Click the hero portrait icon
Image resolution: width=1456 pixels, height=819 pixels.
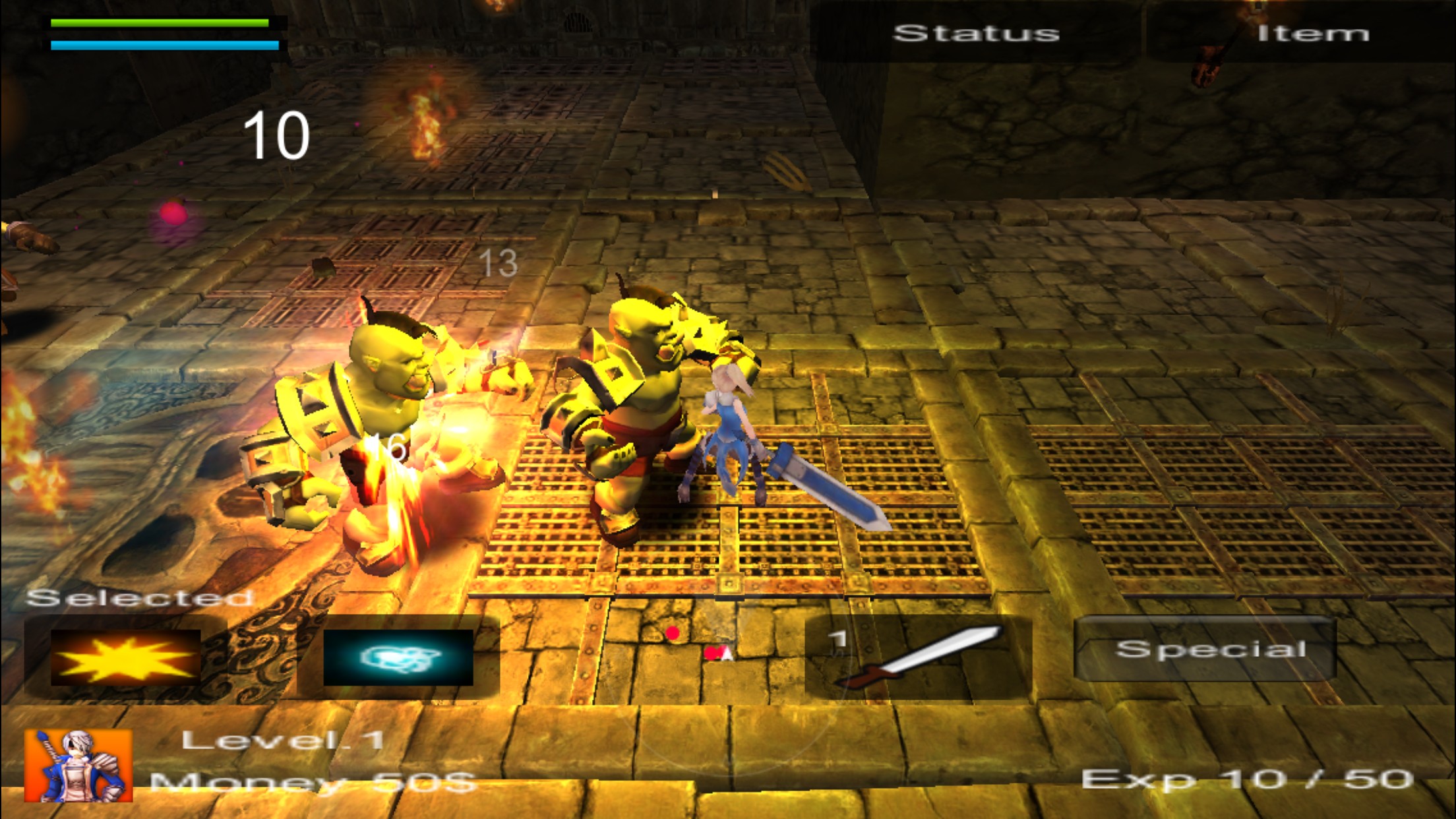[x=78, y=766]
